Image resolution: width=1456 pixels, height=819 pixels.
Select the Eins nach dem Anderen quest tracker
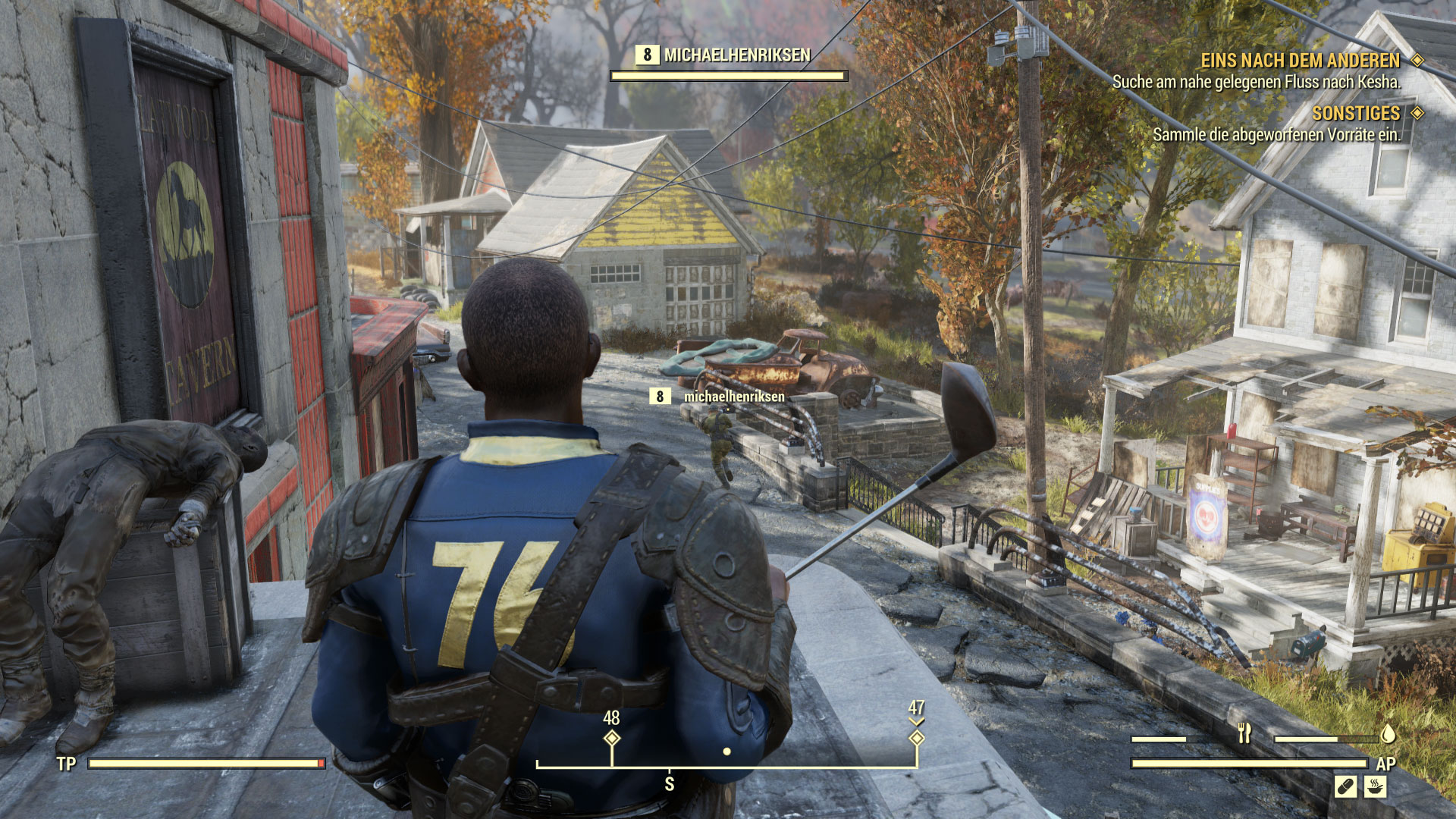coord(1300,61)
